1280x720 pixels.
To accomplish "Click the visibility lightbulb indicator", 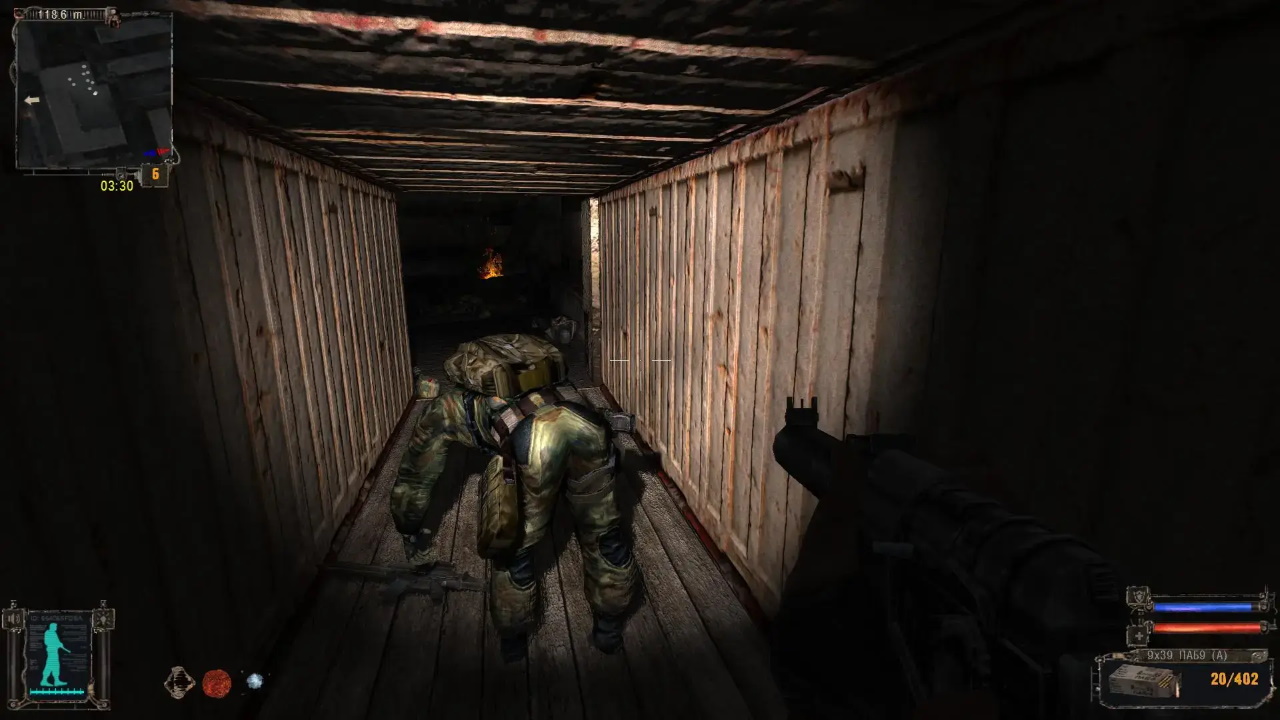I will (104, 621).
